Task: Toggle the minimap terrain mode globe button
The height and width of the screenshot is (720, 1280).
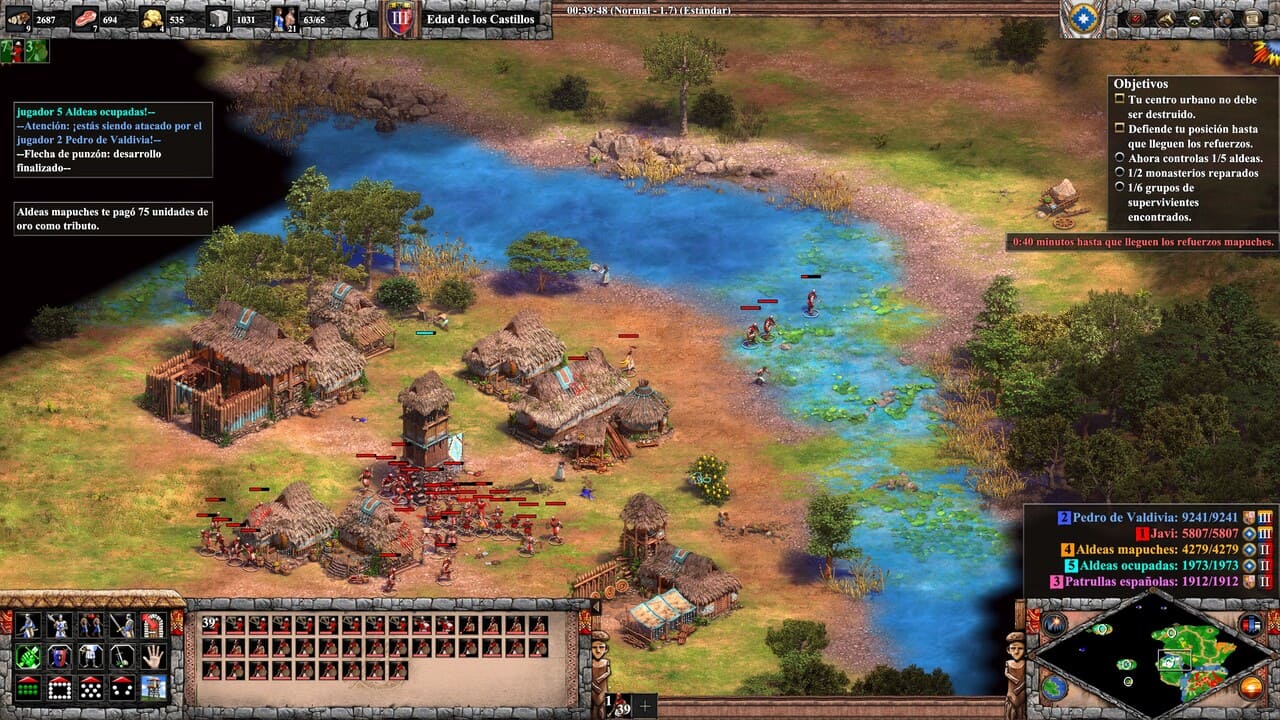Action: point(1054,687)
